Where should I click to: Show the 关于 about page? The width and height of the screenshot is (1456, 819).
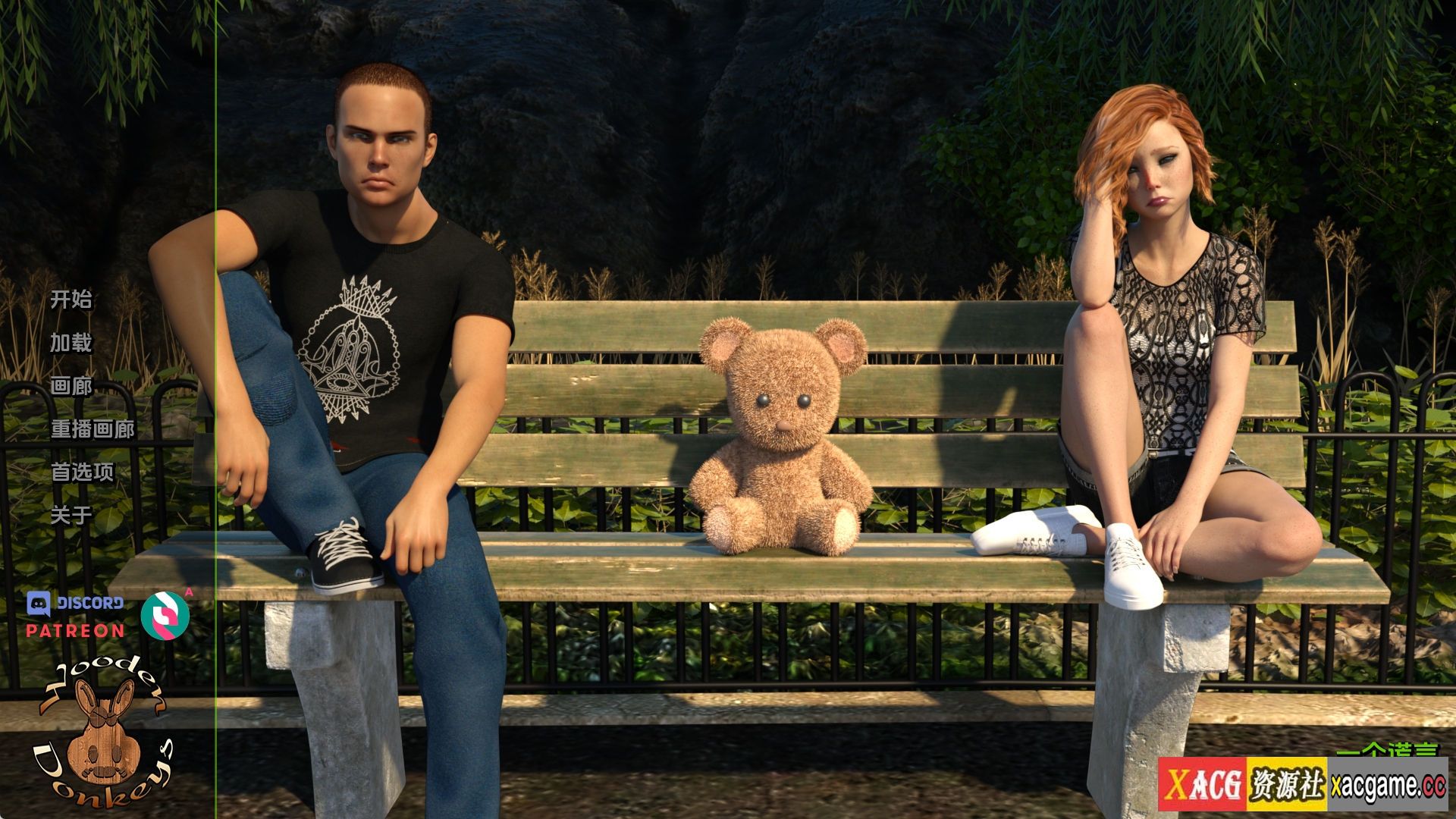tap(71, 516)
